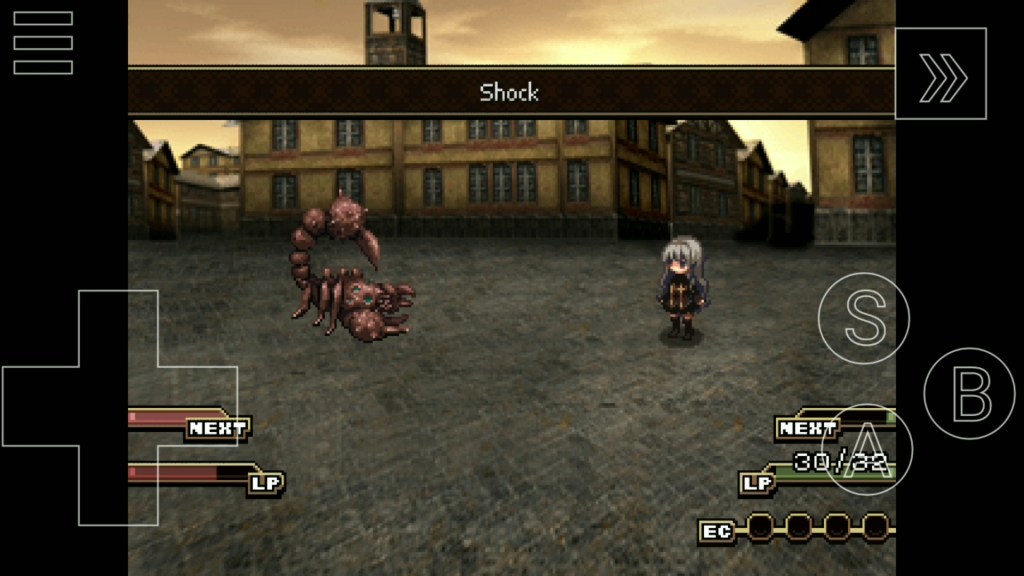Tap the up arm of the D-pad
1024x576 pixels.
point(119,328)
